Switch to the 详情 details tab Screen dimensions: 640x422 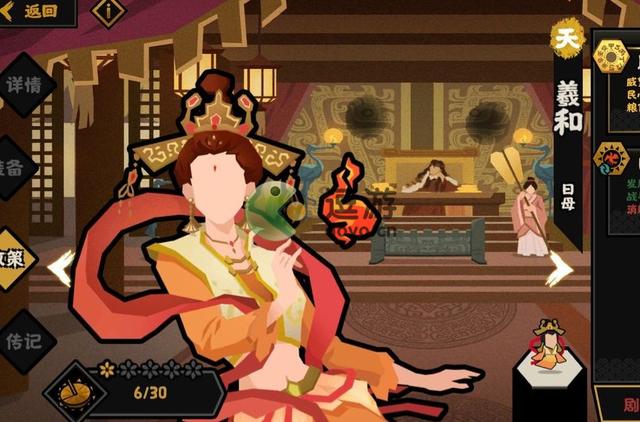tap(22, 87)
